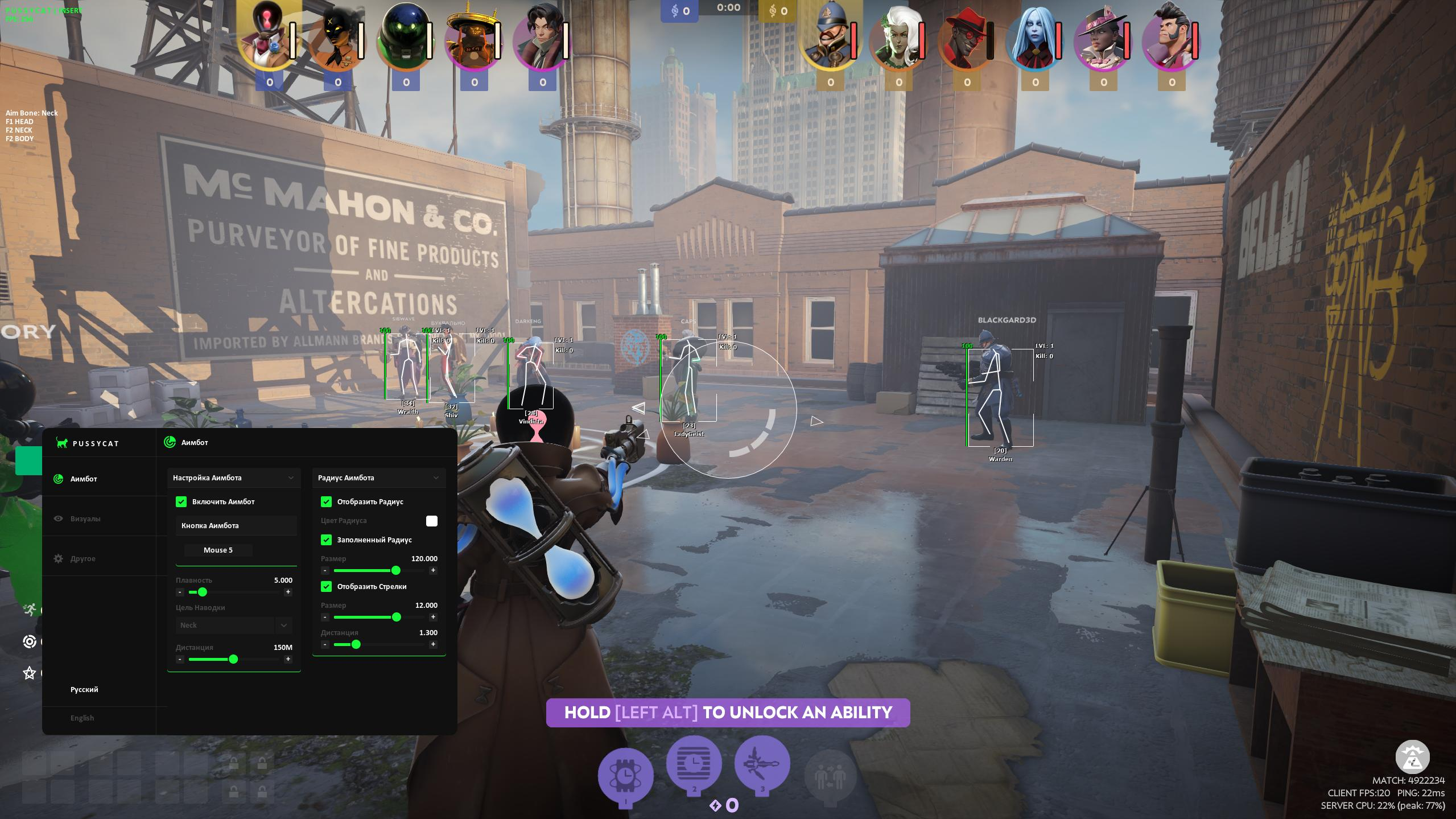Screen dimensions: 1456x819
Task: Collapse the Радиус Аимбота section header
Action: [379, 478]
